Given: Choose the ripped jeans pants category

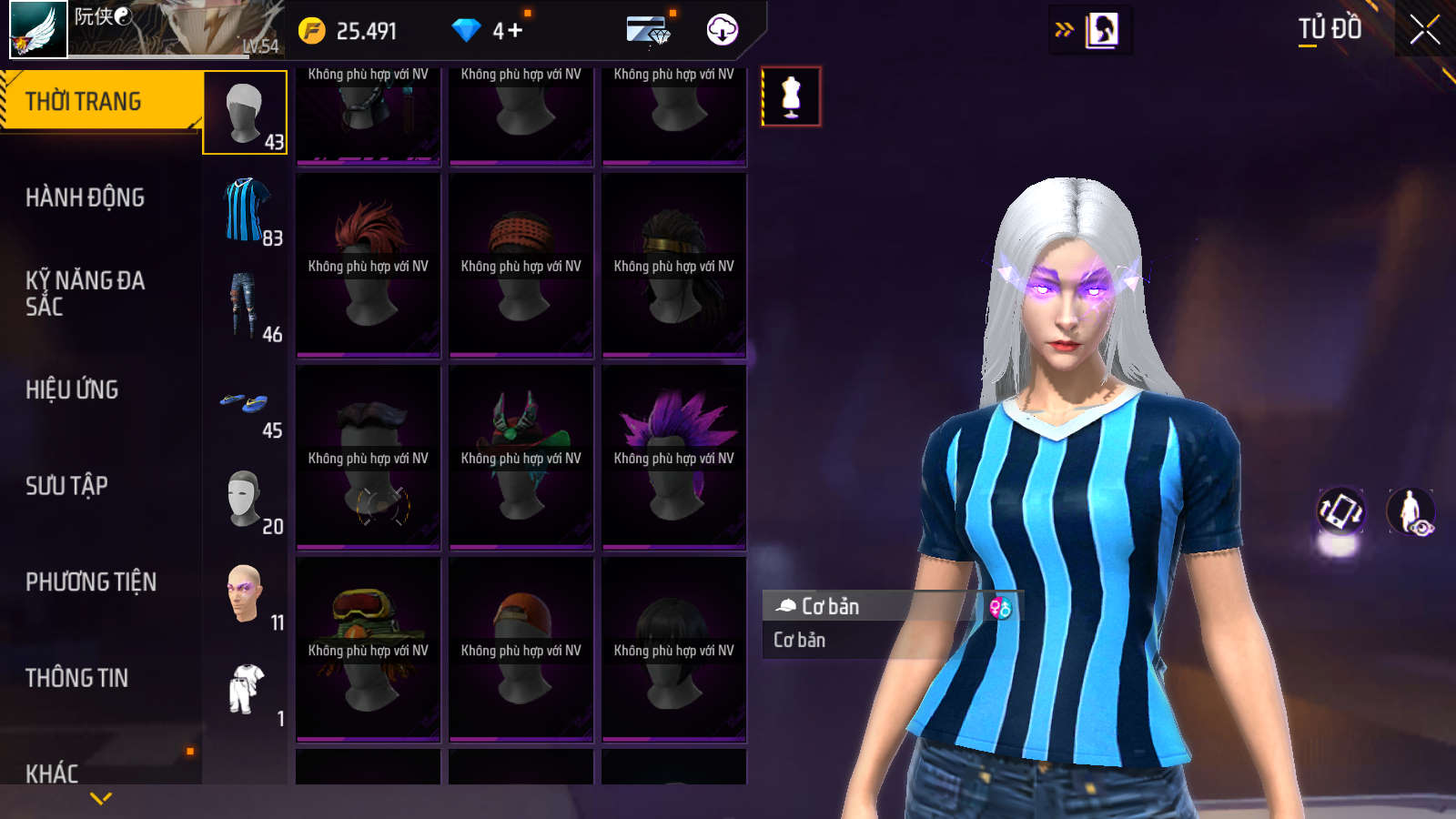Looking at the screenshot, I should coord(245,307).
